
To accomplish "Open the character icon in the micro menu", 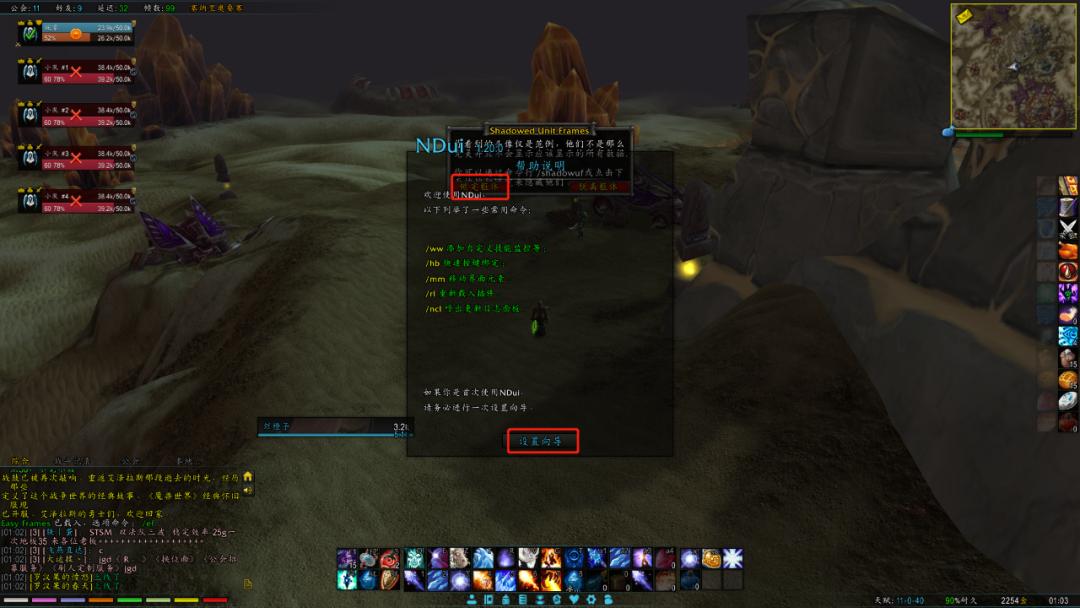I will click(x=474, y=599).
